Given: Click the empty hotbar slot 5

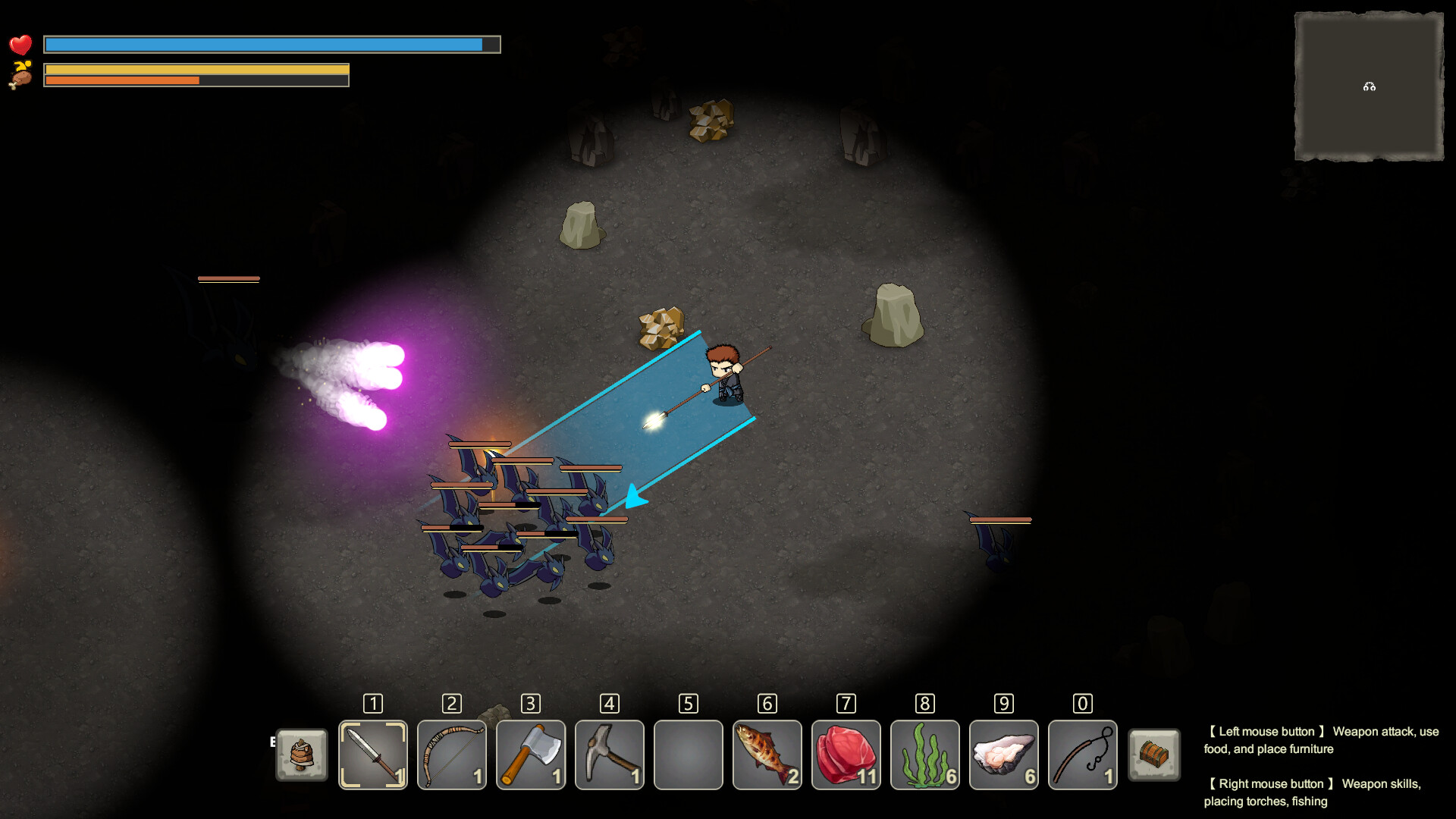Looking at the screenshot, I should click(x=688, y=755).
